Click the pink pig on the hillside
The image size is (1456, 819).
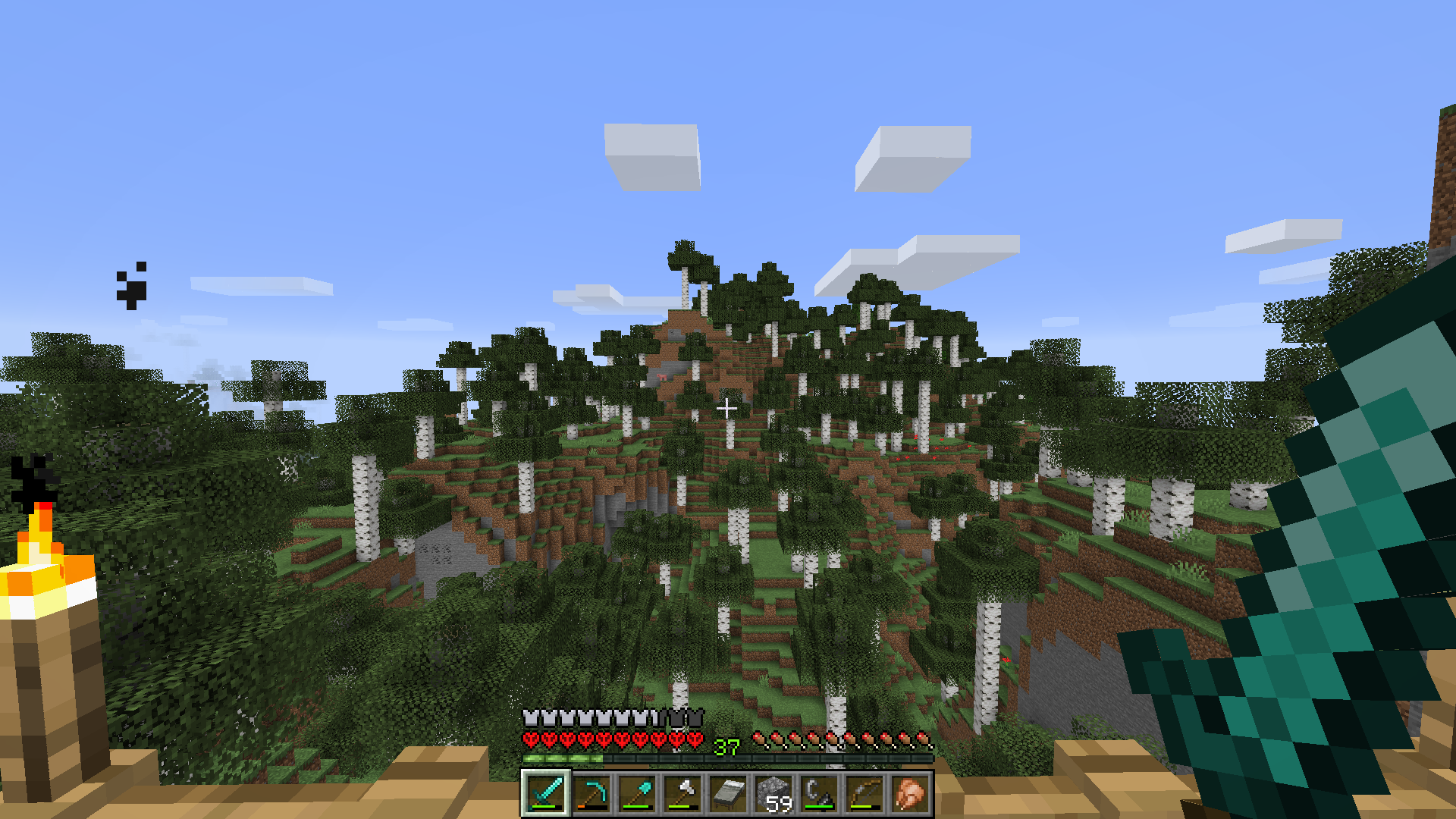point(662,377)
